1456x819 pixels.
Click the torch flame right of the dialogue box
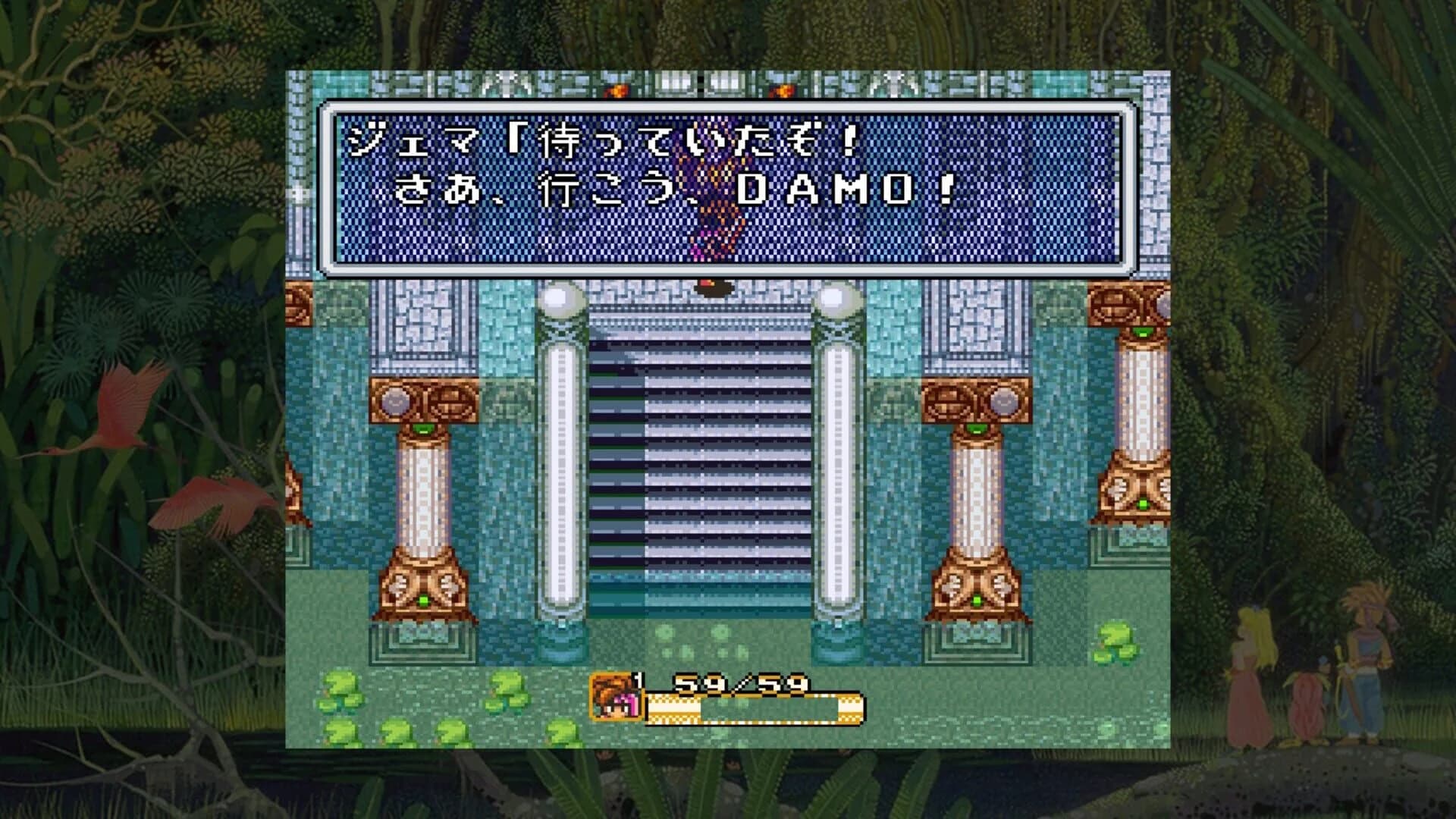point(783,89)
